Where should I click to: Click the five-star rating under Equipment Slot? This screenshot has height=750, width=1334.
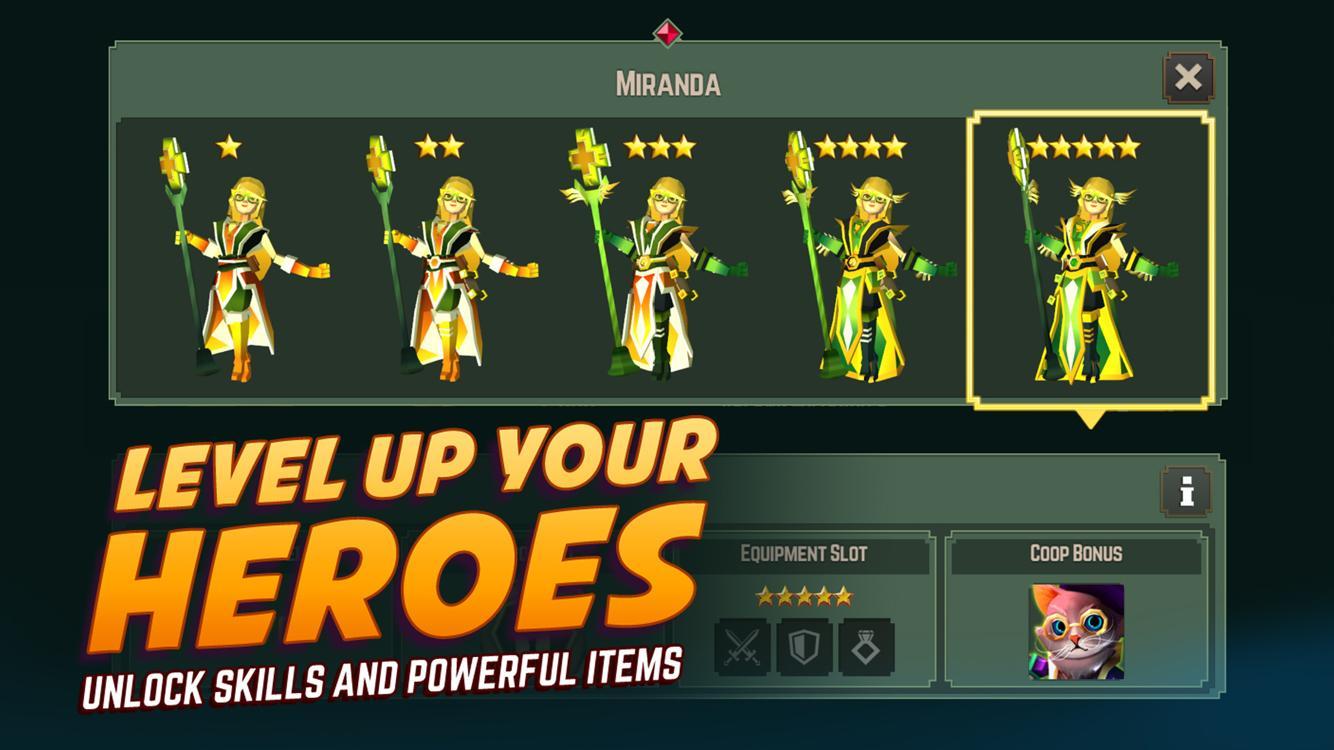804,595
